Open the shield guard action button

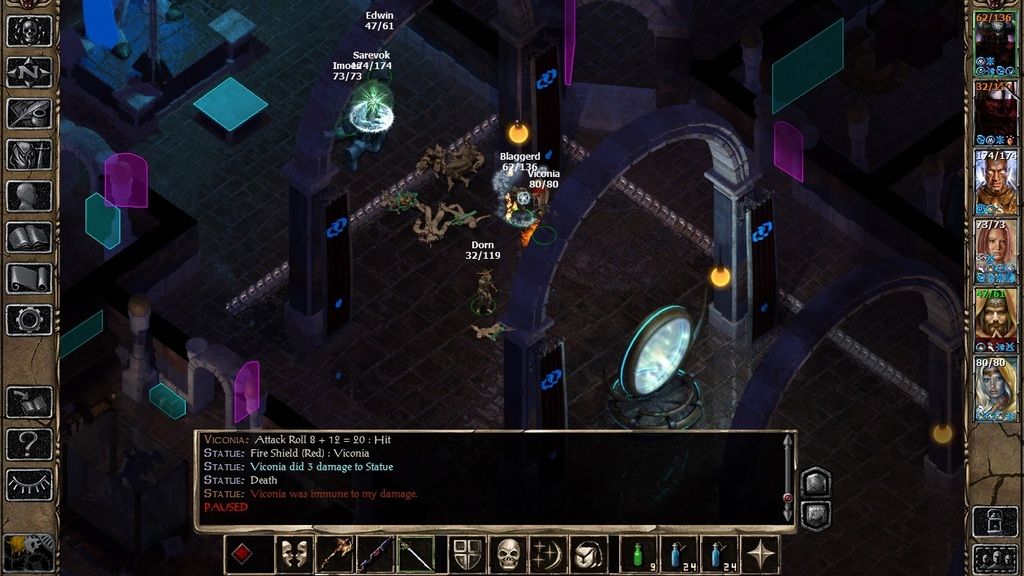468,554
